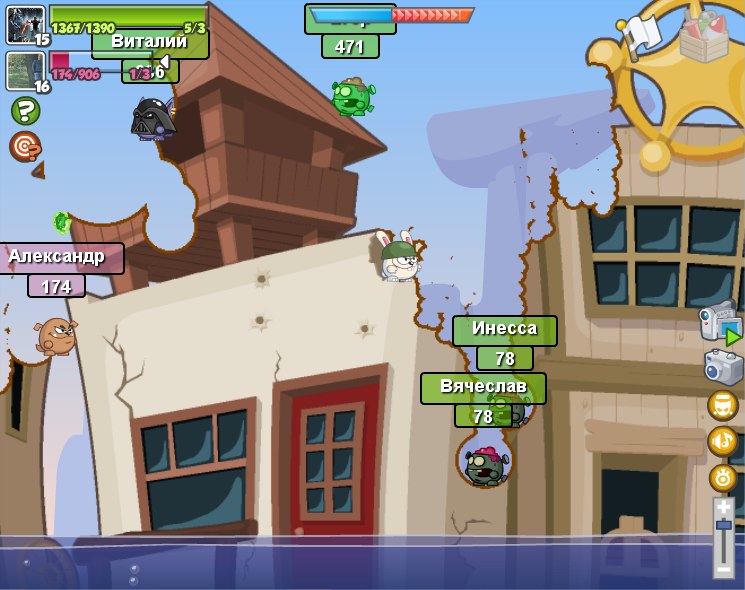
Task: Select the level 16 player avatar
Action: [24, 71]
